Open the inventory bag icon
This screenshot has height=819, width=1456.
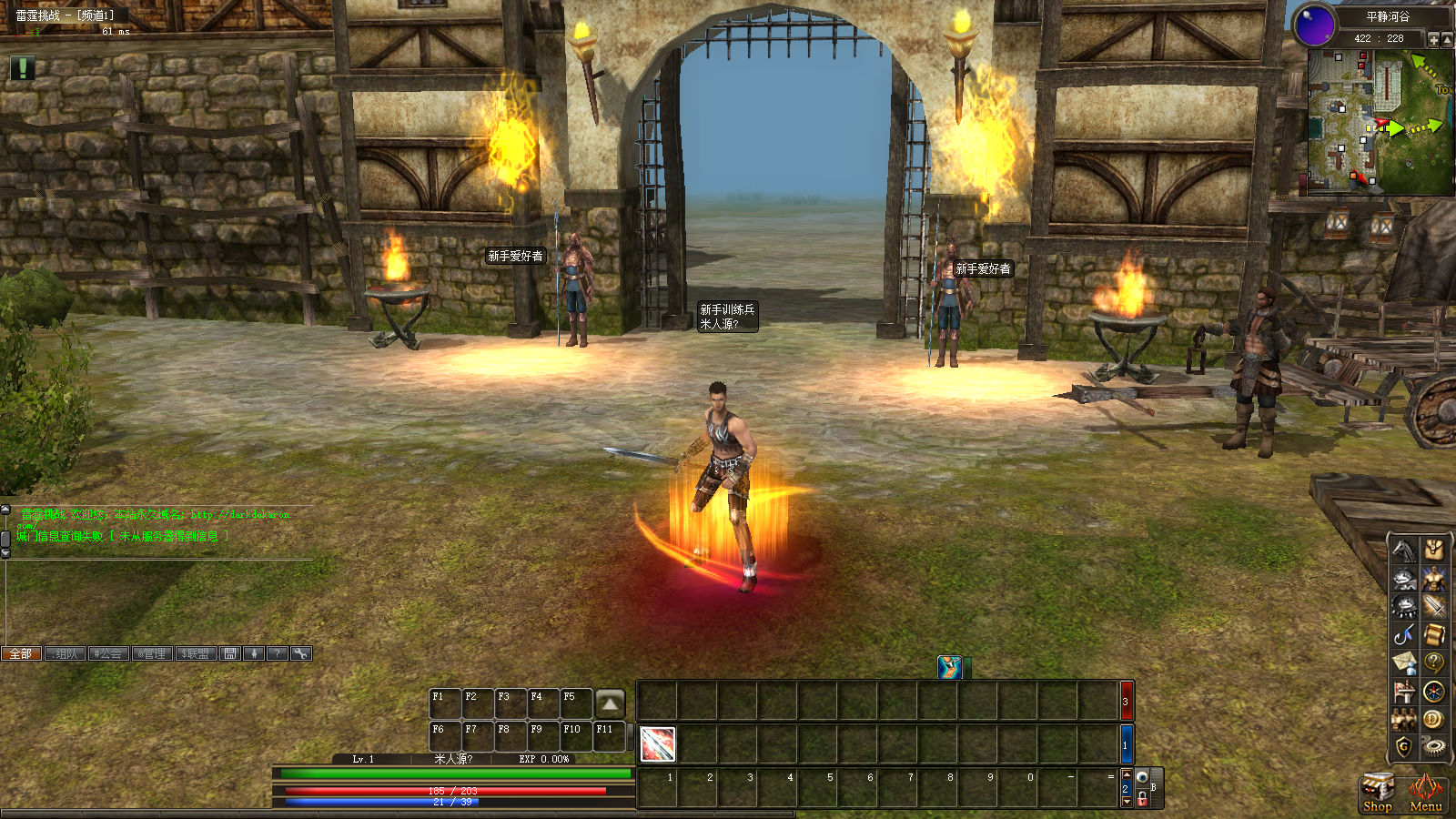[x=1433, y=550]
